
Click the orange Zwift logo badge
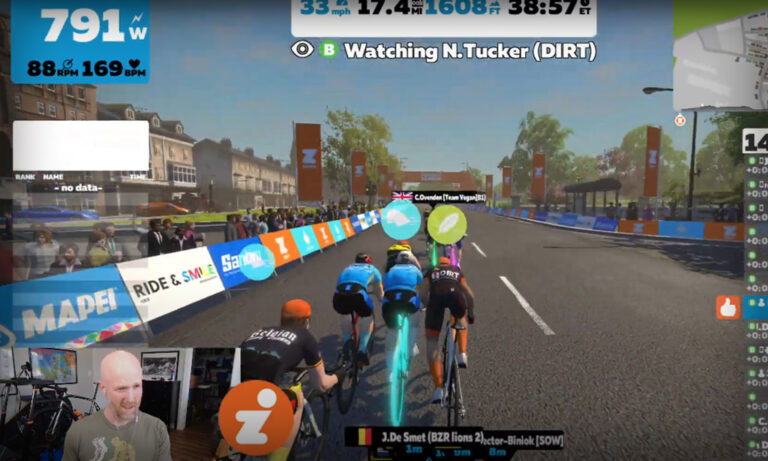point(256,418)
